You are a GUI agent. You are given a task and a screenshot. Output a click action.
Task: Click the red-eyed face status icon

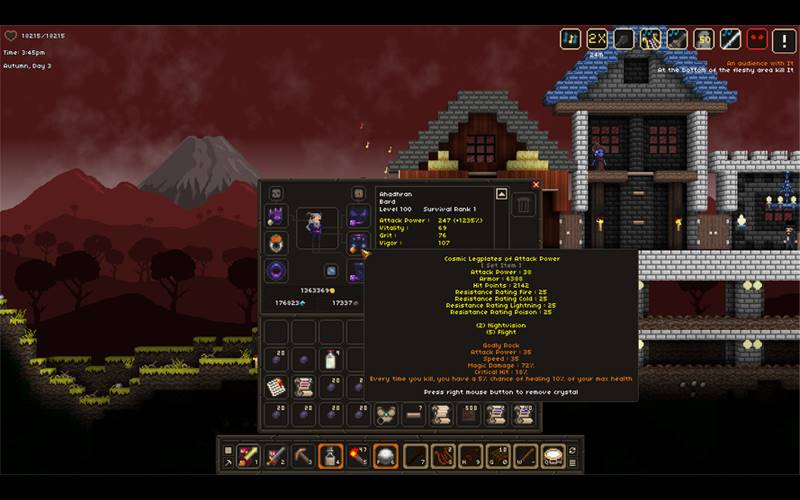click(x=757, y=39)
